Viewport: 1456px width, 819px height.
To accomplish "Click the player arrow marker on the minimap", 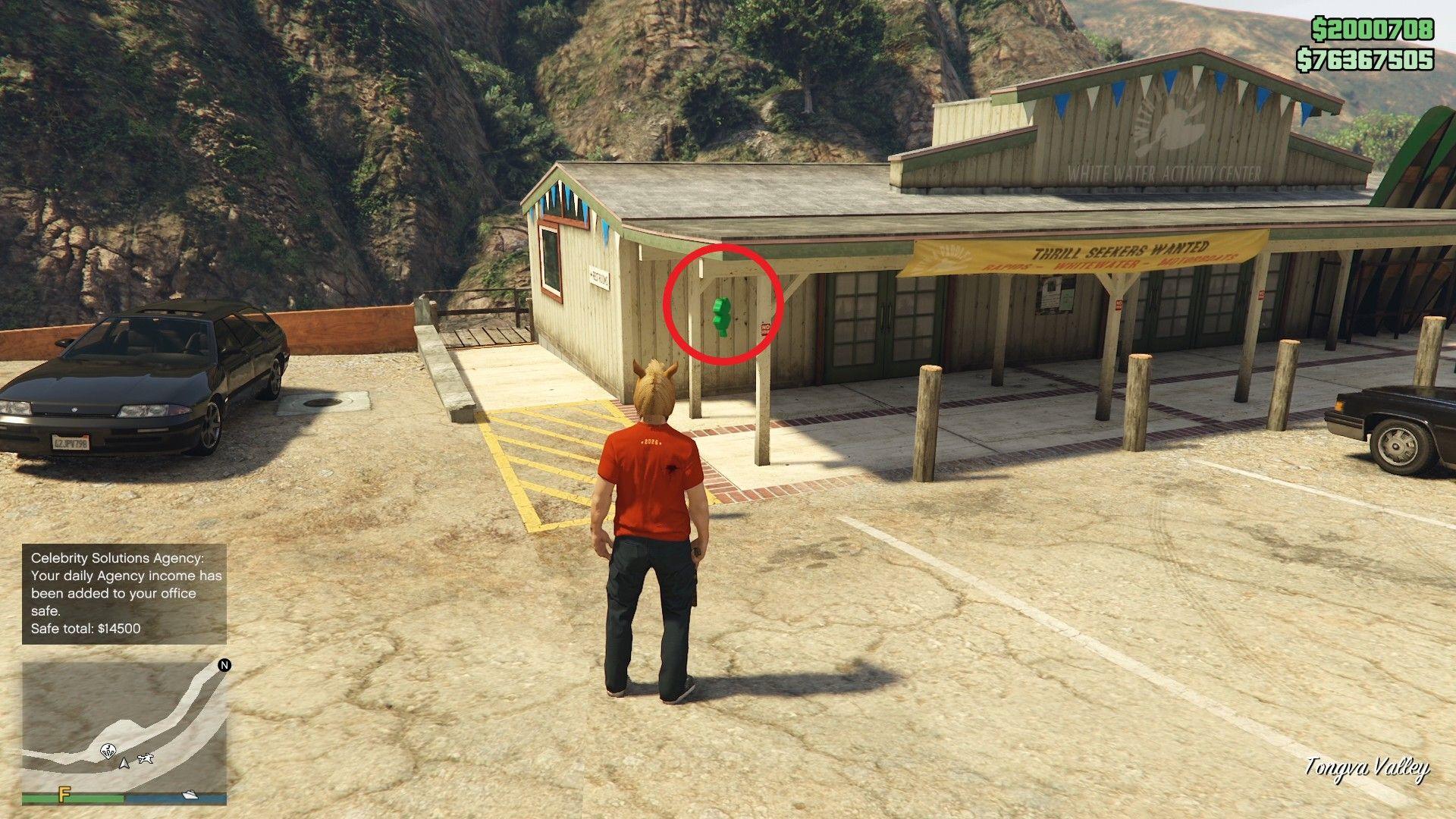I will click(124, 762).
